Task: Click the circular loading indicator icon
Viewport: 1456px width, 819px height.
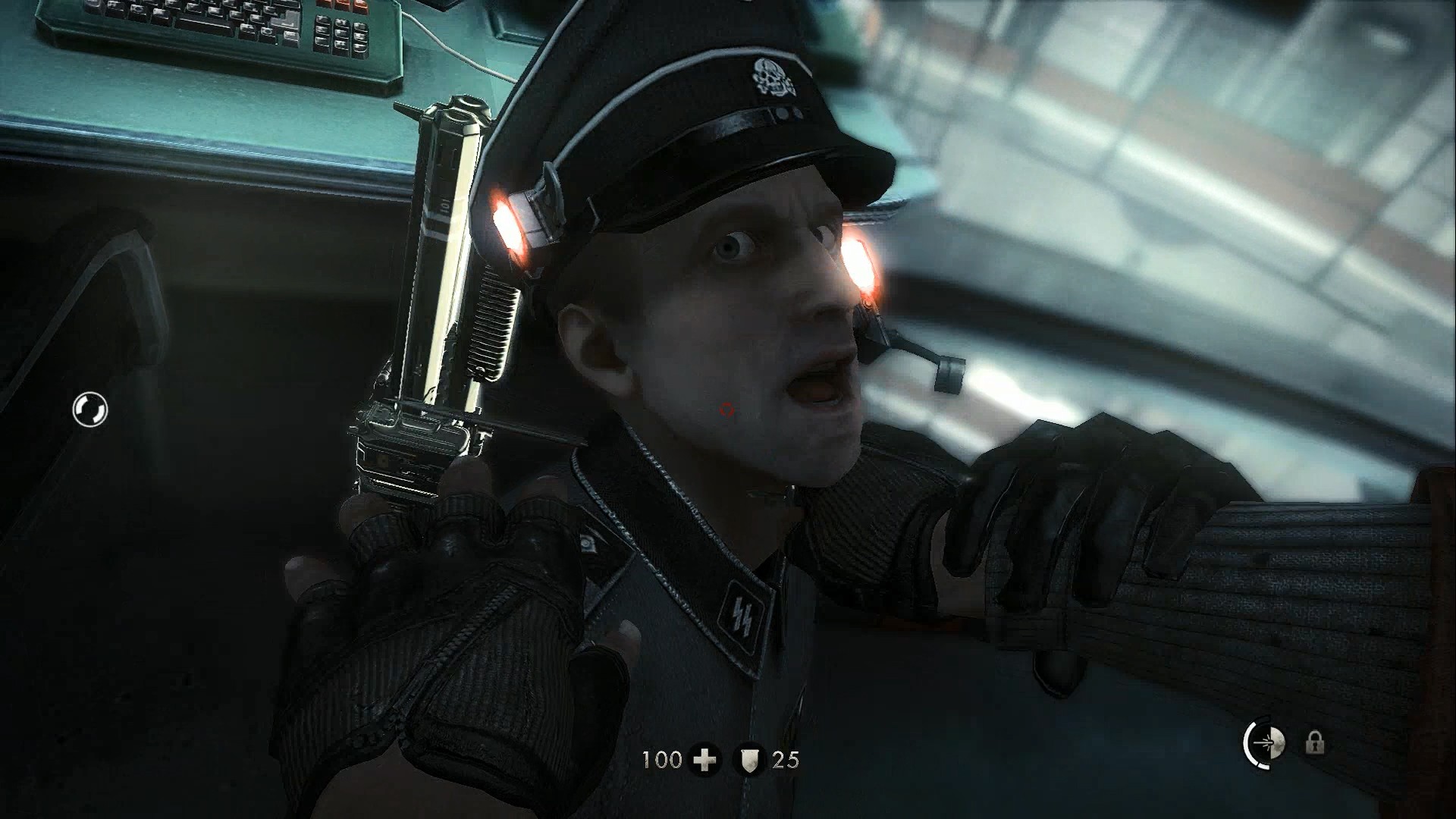Action: (90, 409)
